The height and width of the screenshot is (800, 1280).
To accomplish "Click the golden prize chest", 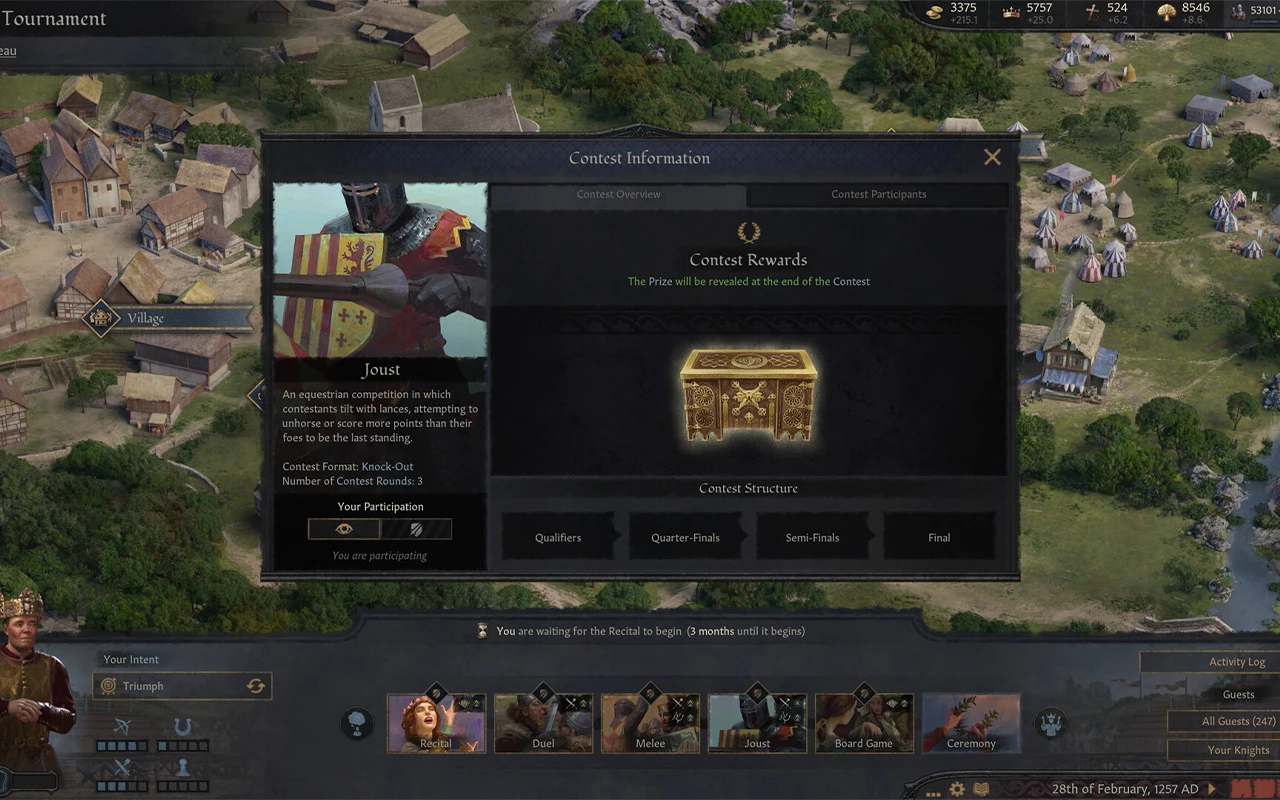I will coord(748,393).
